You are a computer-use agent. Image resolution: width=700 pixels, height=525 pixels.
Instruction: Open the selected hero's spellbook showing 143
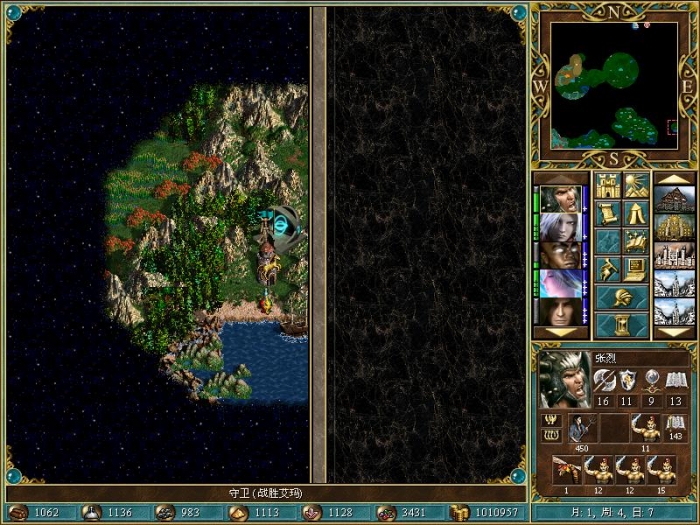point(676,426)
